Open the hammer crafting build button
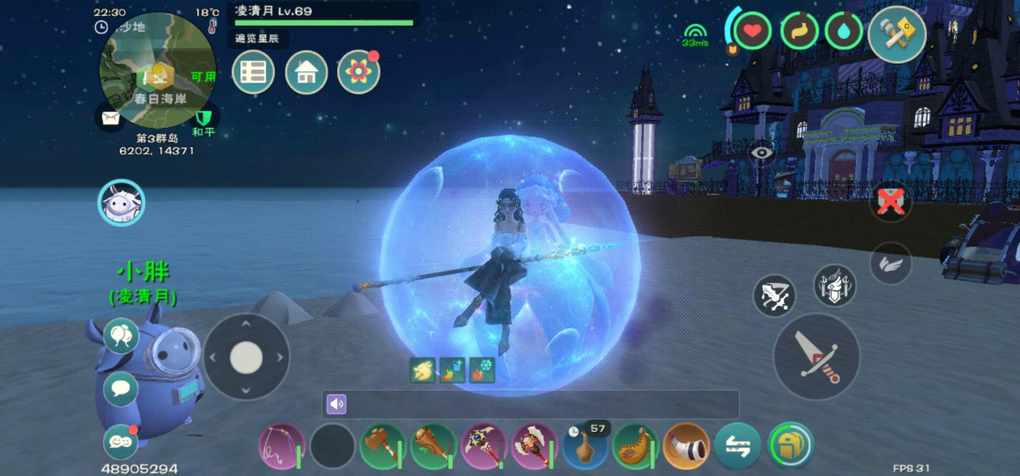The image size is (1020, 476). tap(896, 34)
